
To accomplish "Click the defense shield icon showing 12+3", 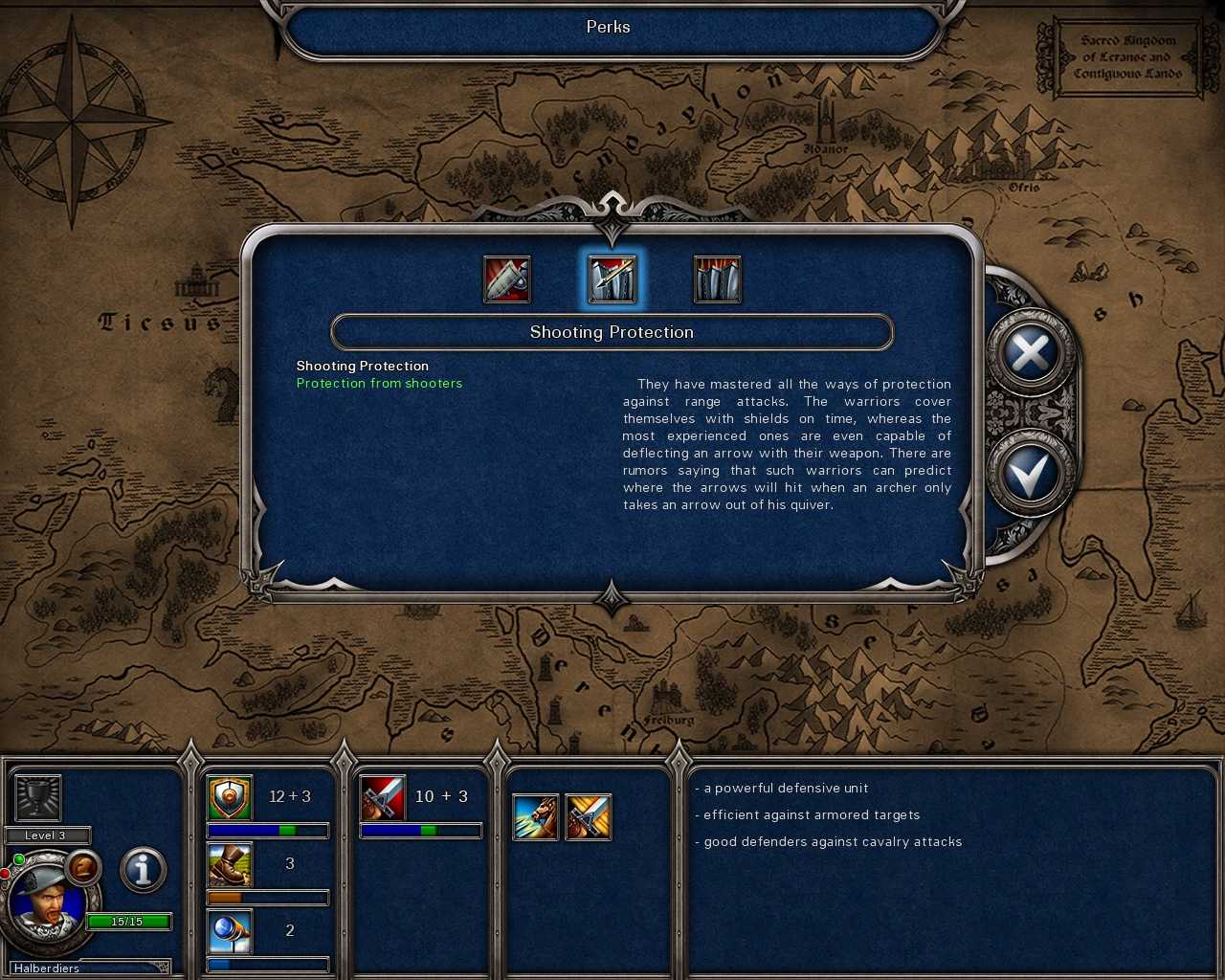I will pos(229,796).
